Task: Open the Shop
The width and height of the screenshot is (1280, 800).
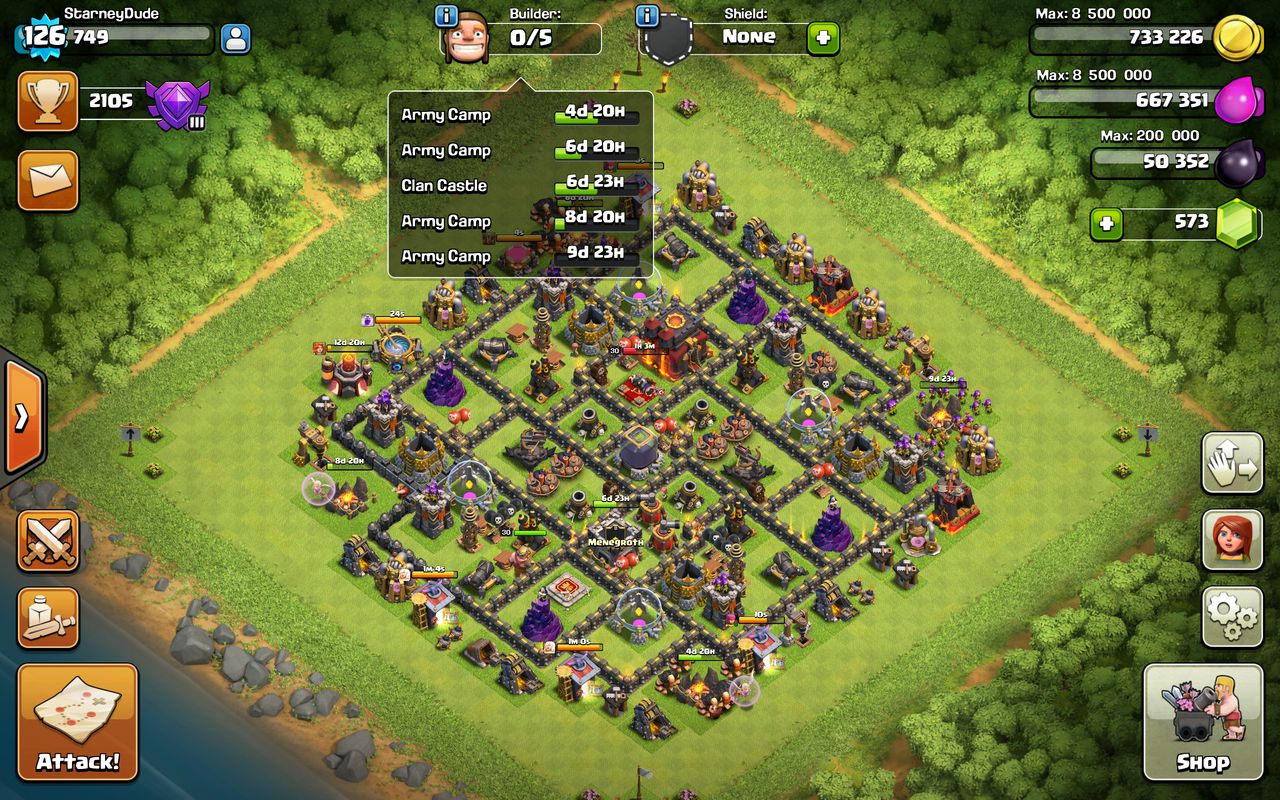Action: tap(1203, 721)
